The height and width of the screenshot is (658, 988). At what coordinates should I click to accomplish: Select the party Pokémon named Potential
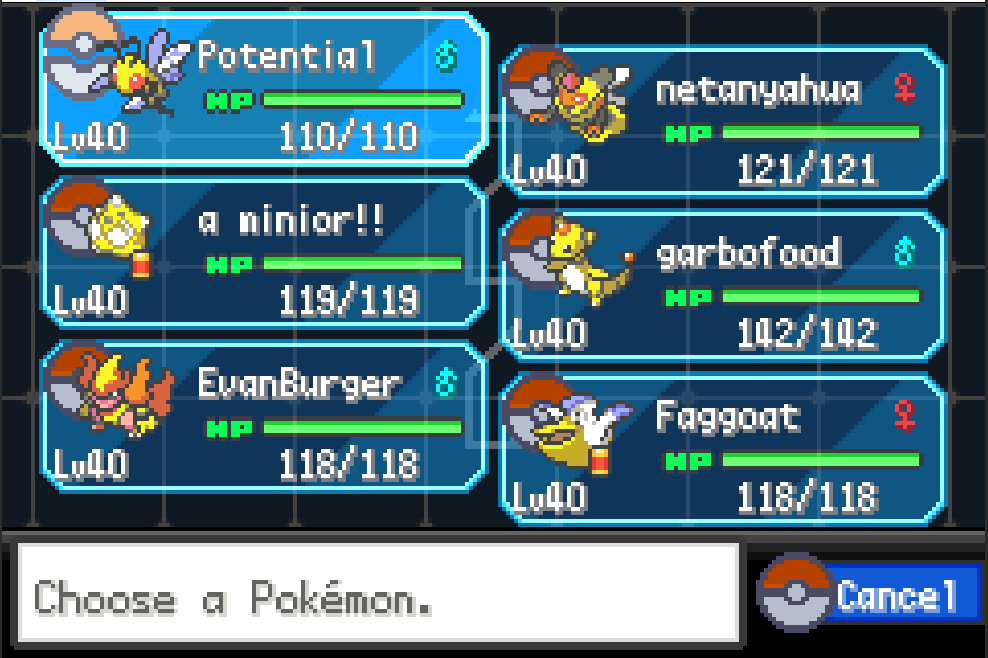tap(264, 88)
